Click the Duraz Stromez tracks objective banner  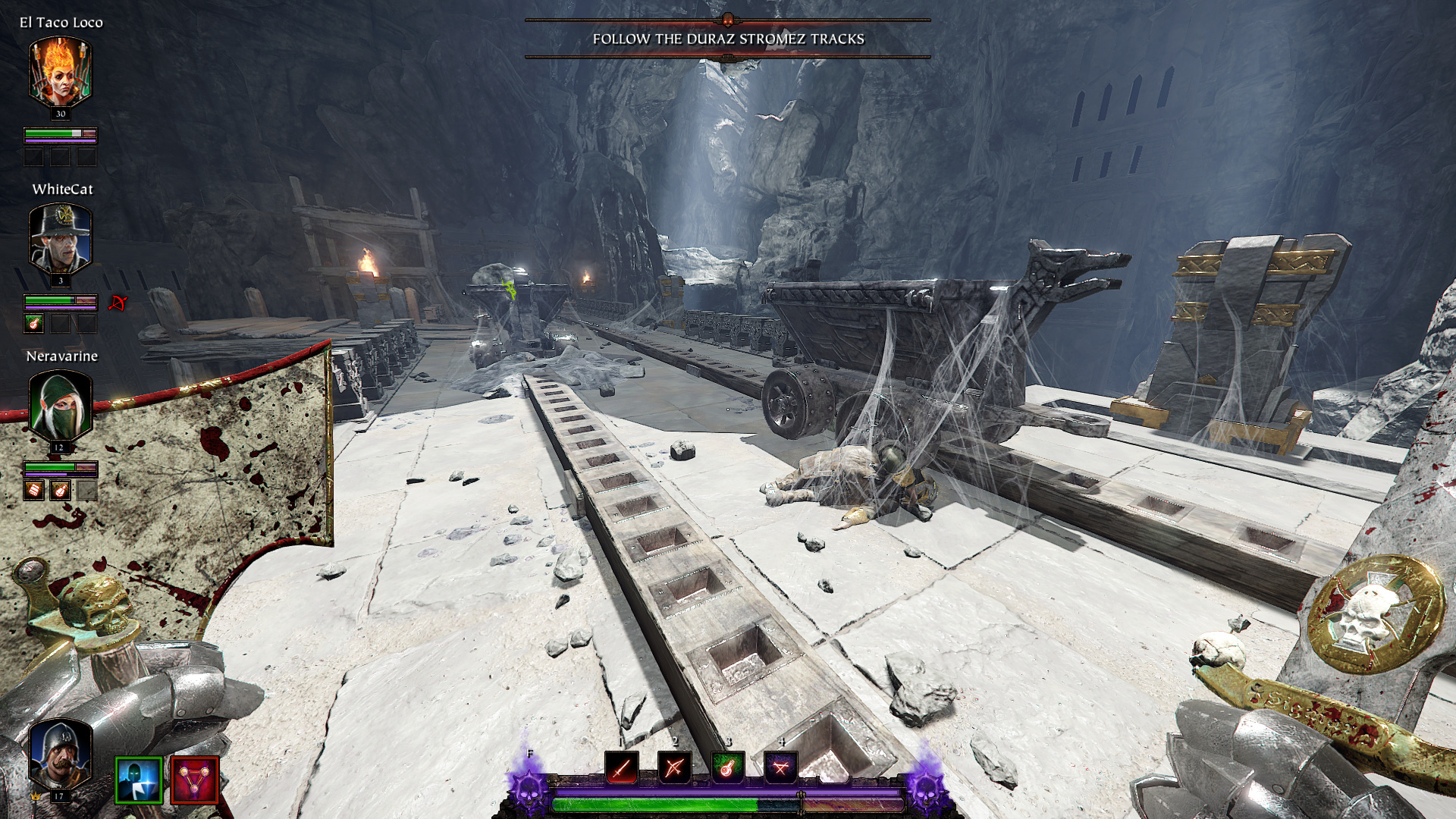(x=728, y=39)
